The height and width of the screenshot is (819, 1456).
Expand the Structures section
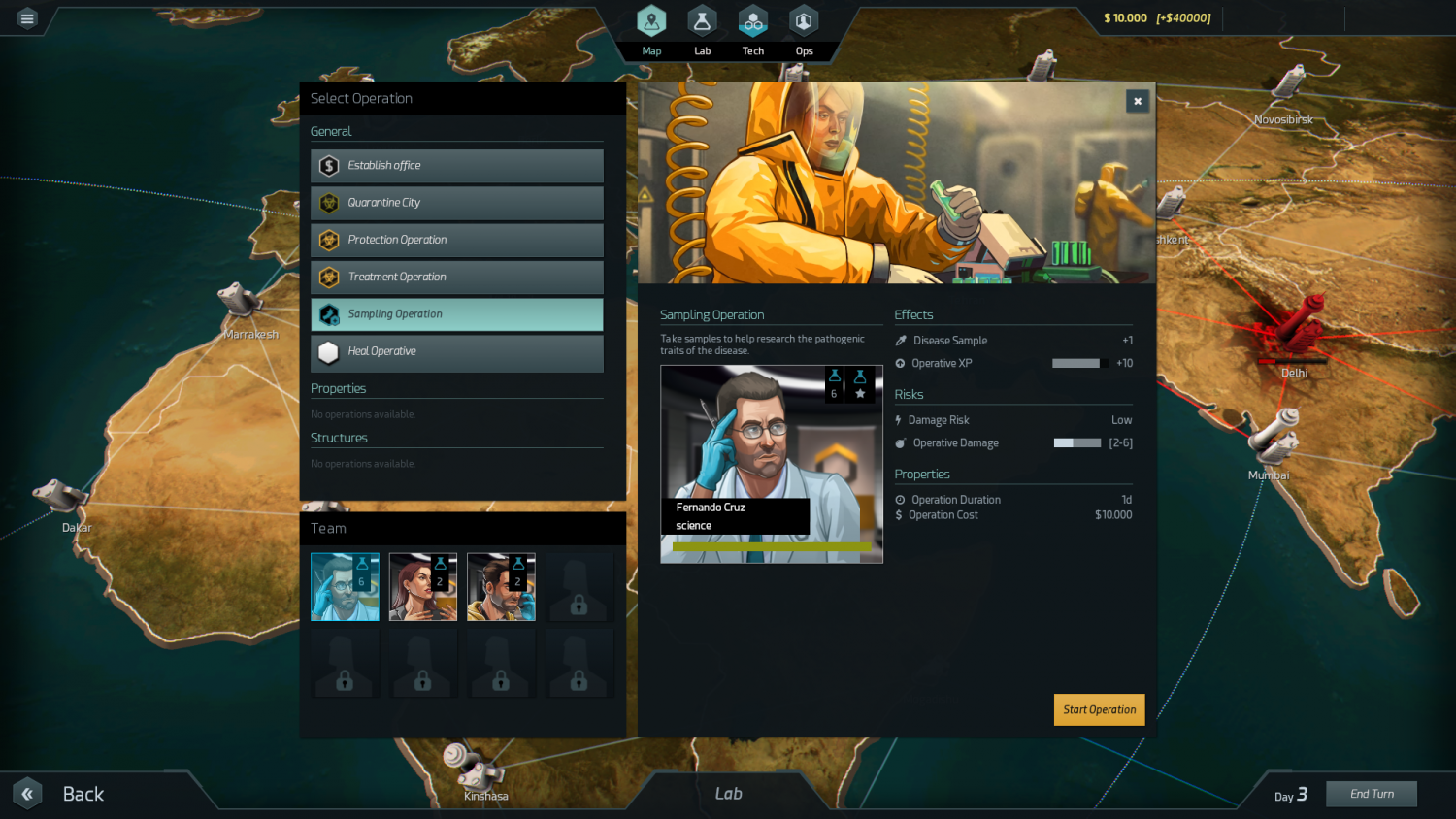(x=339, y=438)
